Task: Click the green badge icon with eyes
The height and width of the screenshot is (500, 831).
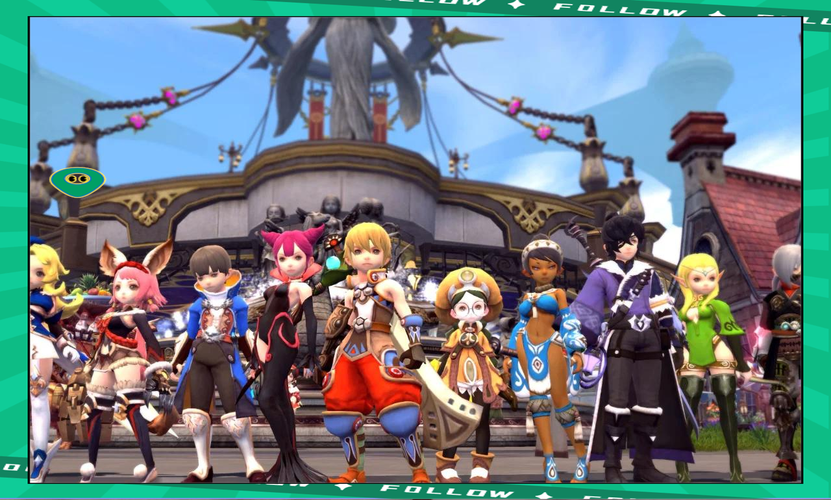Action: (77, 181)
